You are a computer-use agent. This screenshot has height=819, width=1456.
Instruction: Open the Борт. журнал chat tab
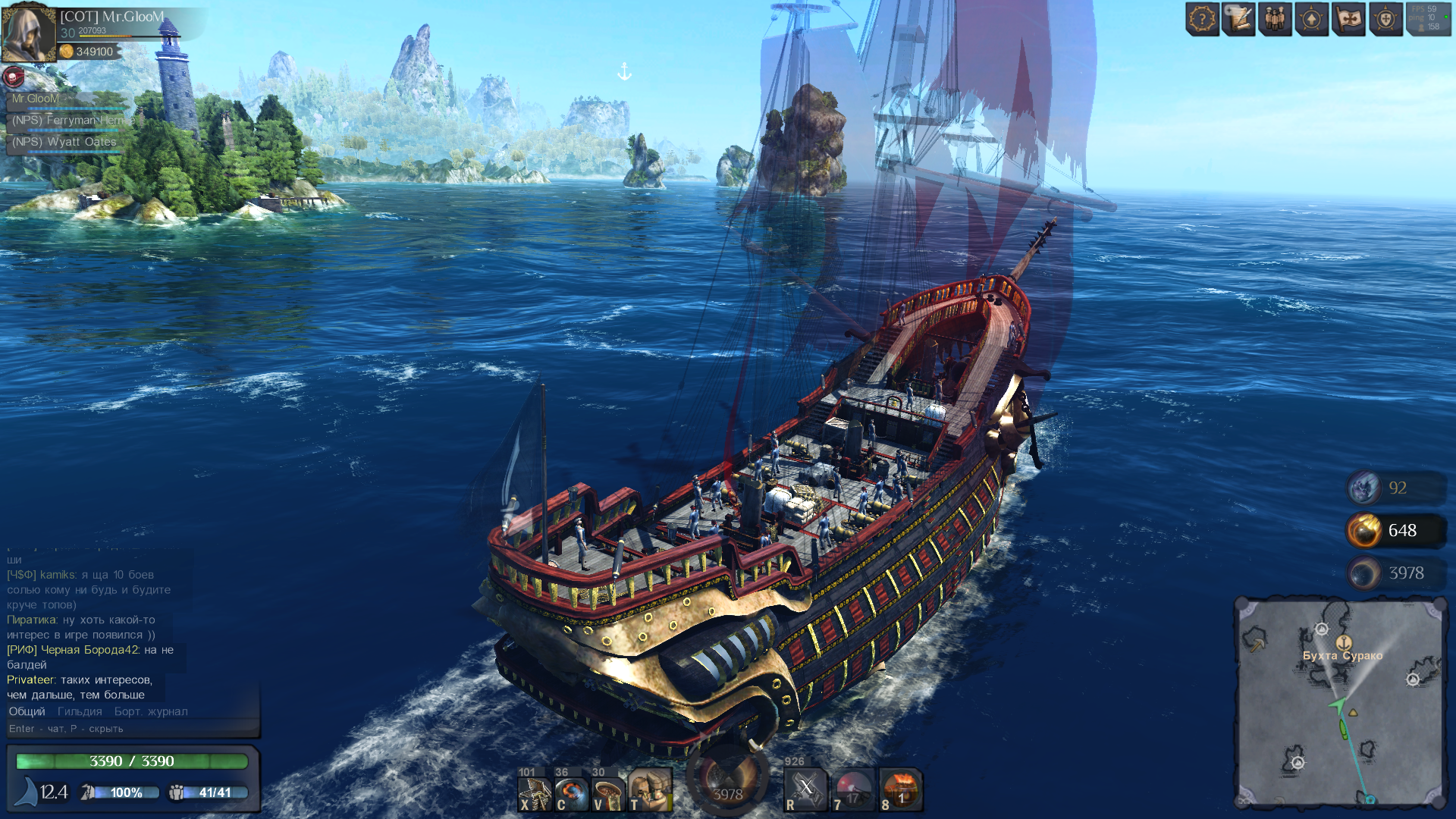point(151,712)
